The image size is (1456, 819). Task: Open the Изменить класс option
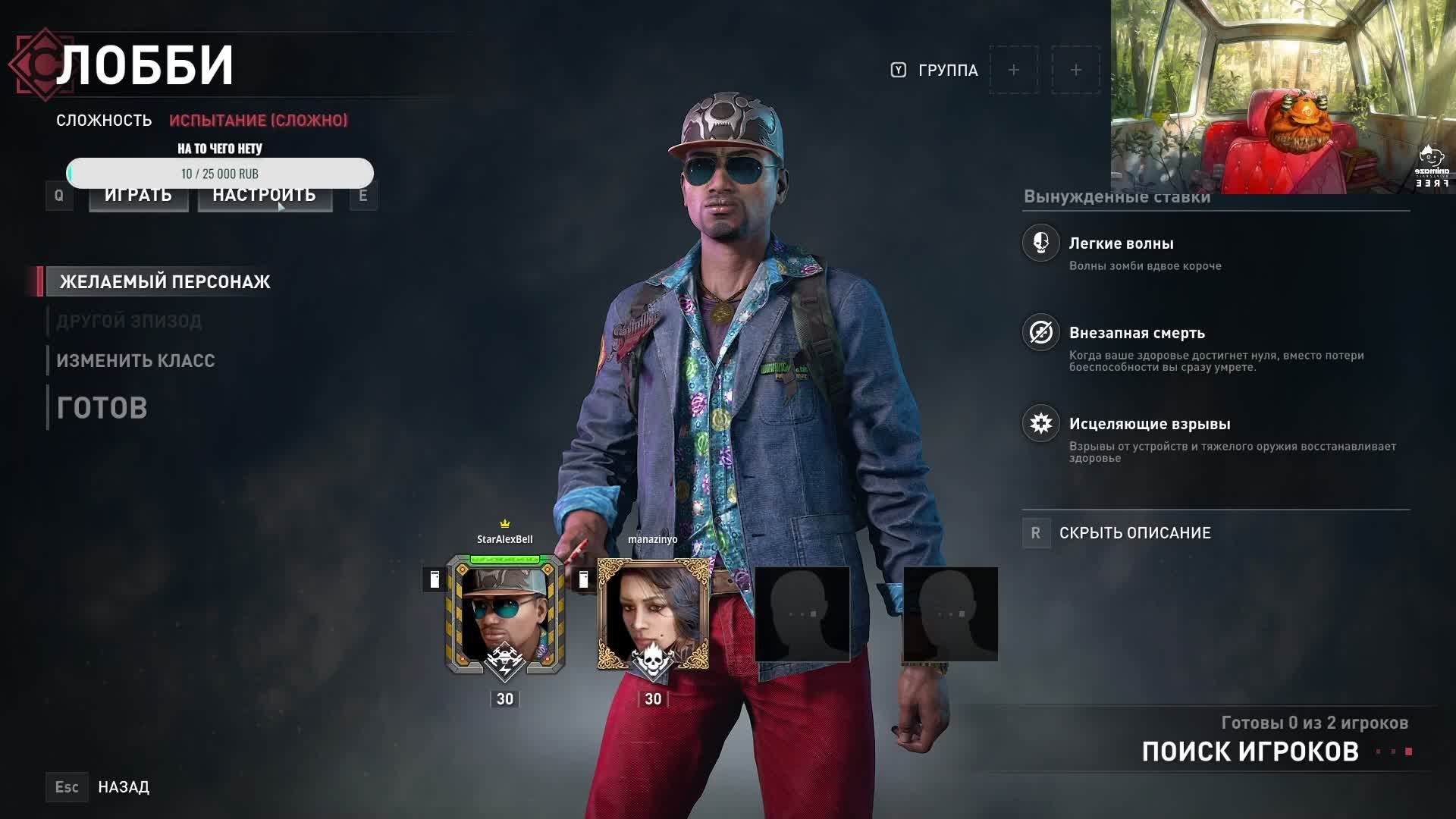pyautogui.click(x=136, y=361)
